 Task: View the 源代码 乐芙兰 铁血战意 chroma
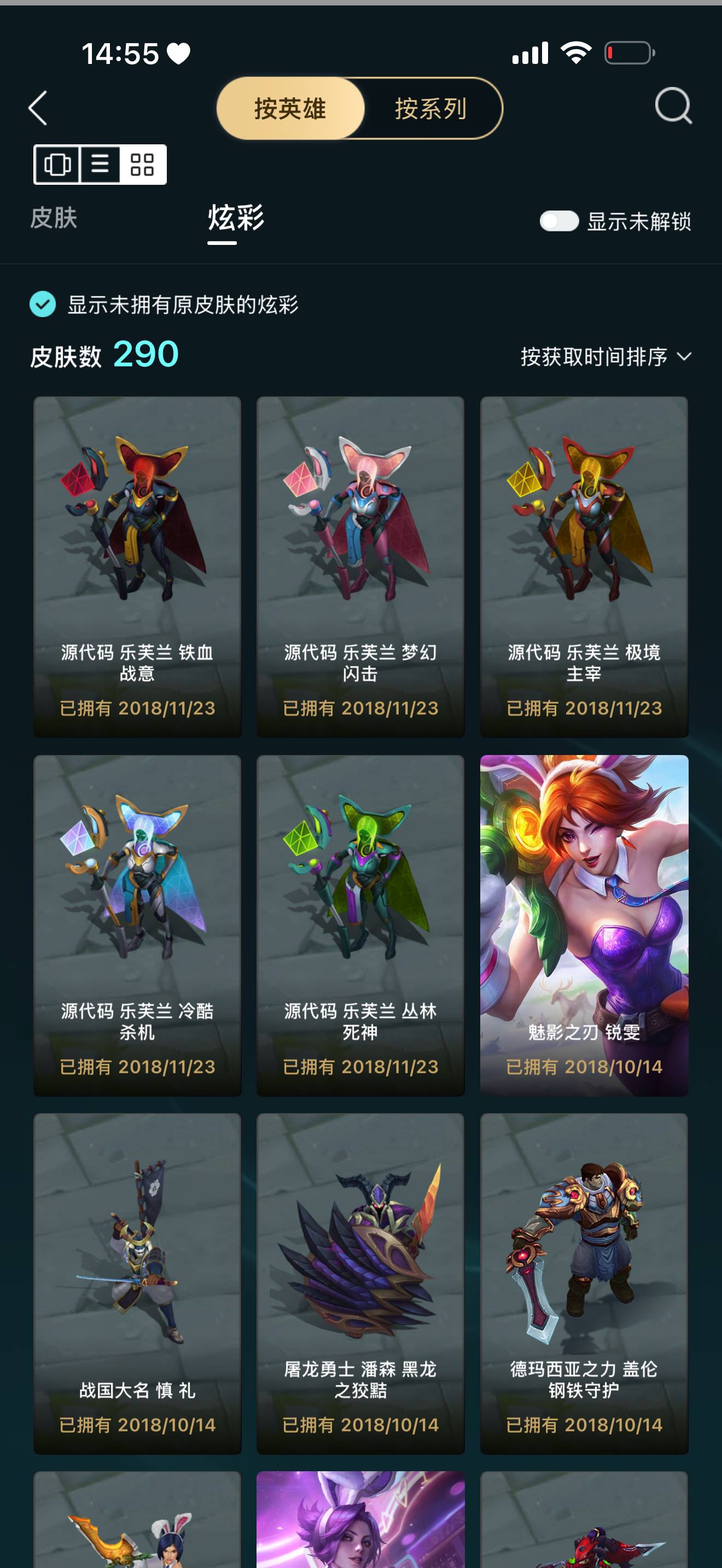point(137,560)
